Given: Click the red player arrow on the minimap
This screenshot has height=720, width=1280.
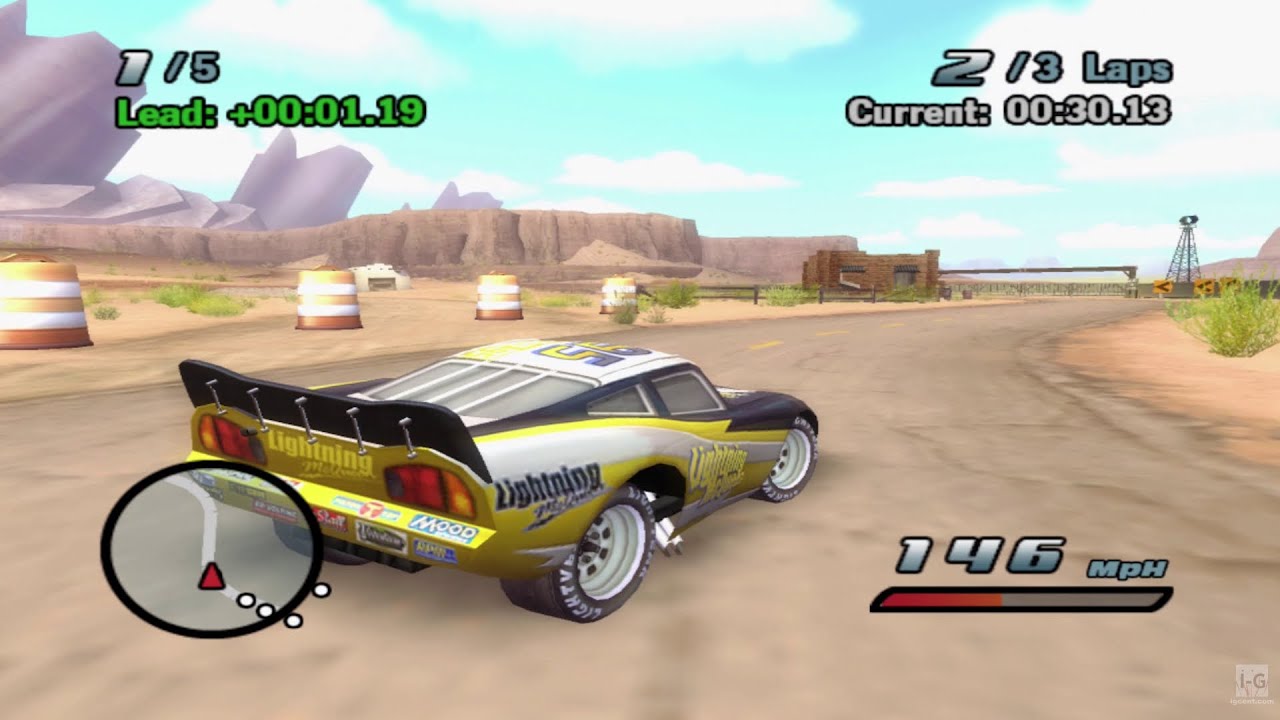Looking at the screenshot, I should 214,576.
